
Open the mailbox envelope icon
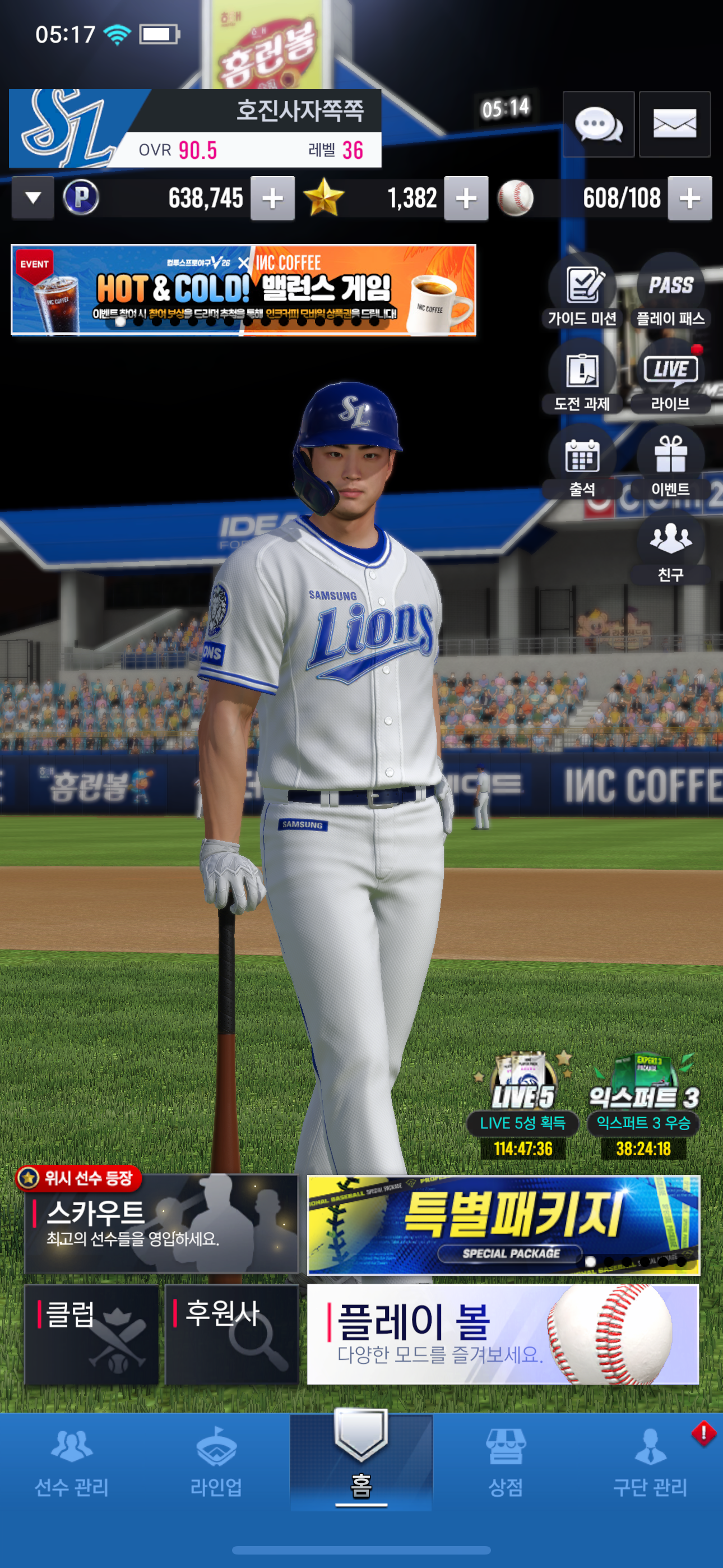pos(674,125)
